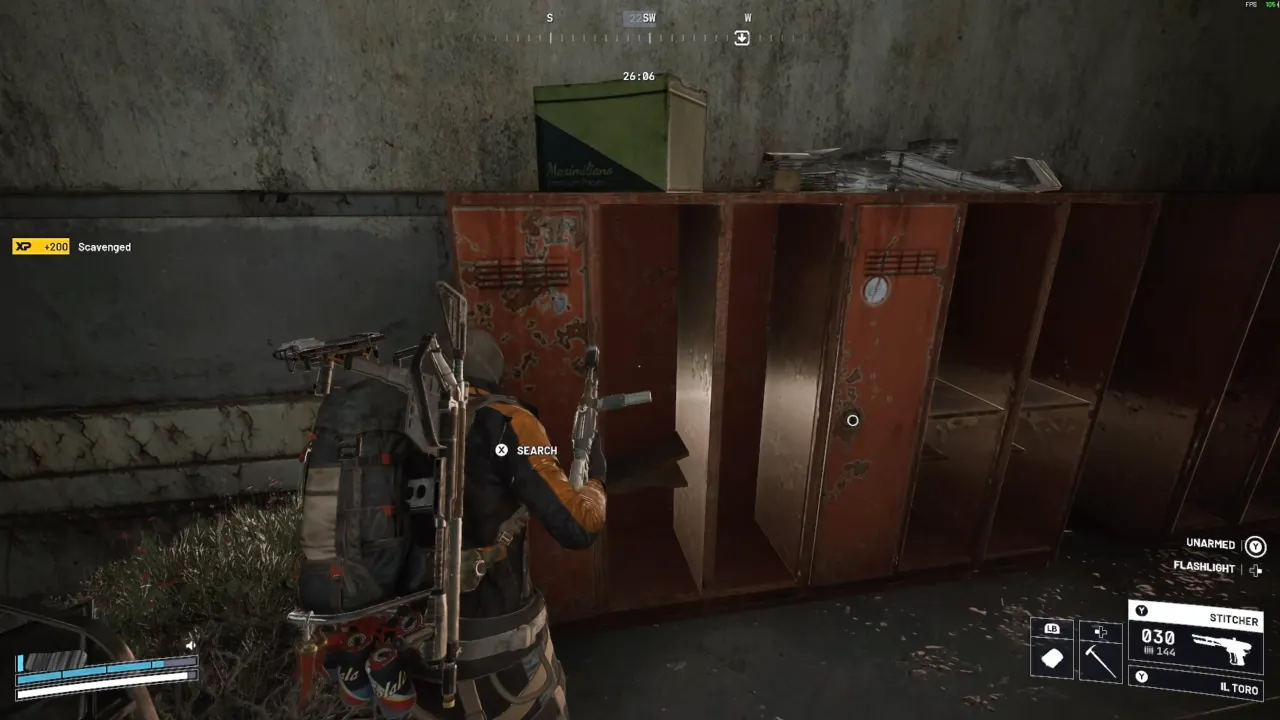Image resolution: width=1280 pixels, height=720 pixels.
Task: Click the LB badge above the bandage
Action: tap(1052, 628)
